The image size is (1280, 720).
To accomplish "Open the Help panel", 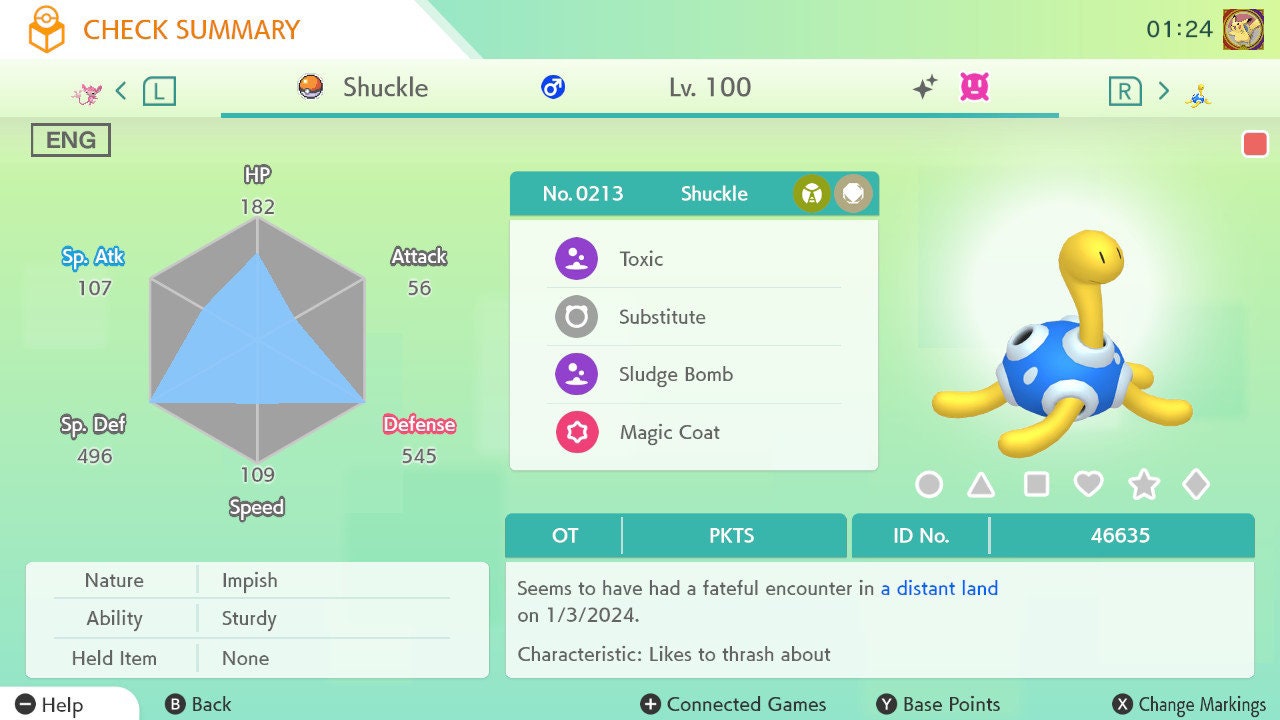I will [50, 704].
